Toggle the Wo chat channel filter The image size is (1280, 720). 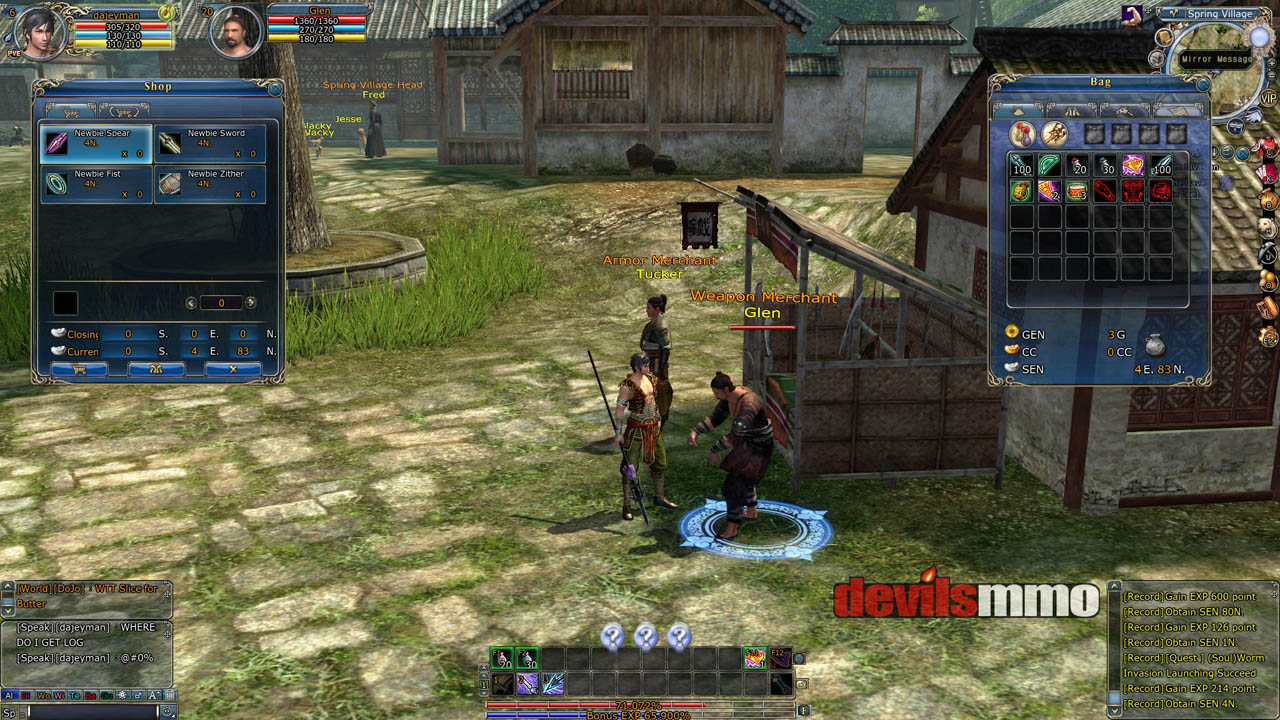(43, 695)
